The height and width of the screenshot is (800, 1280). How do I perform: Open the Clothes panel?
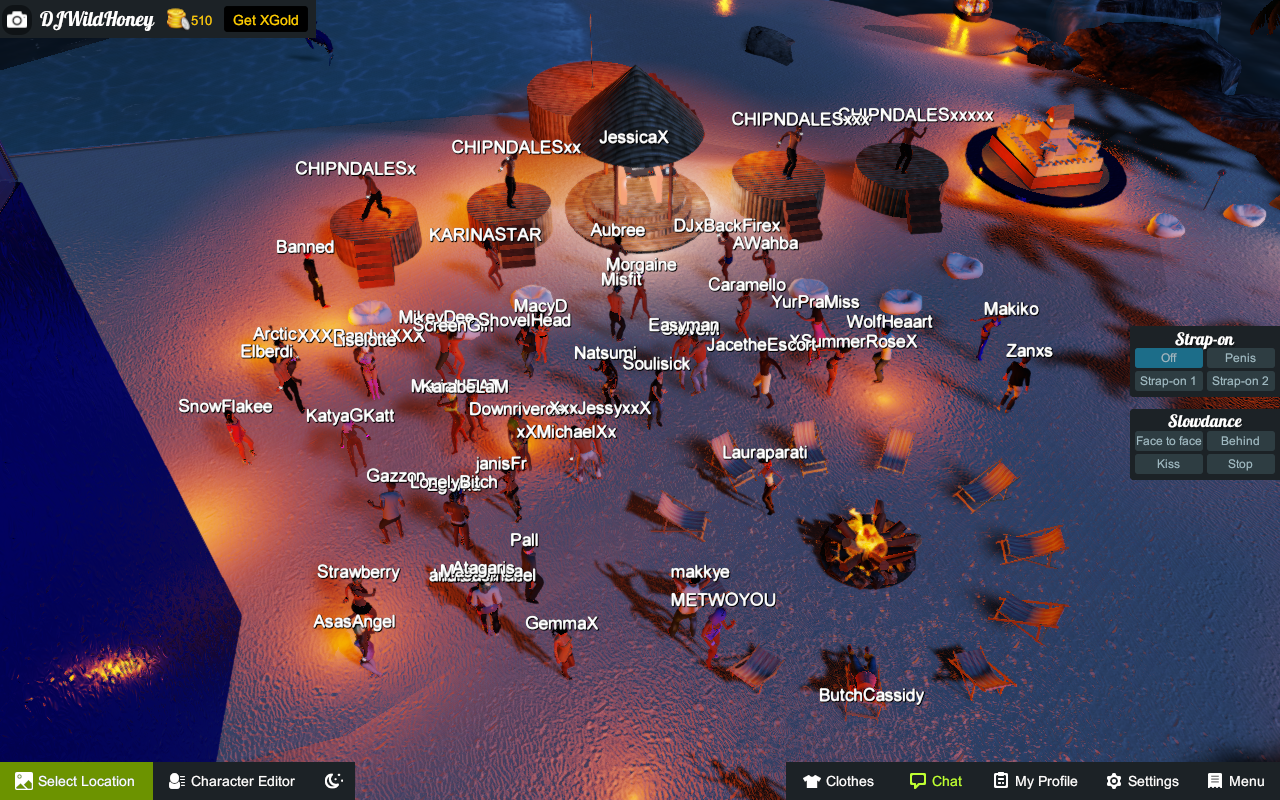(x=838, y=781)
